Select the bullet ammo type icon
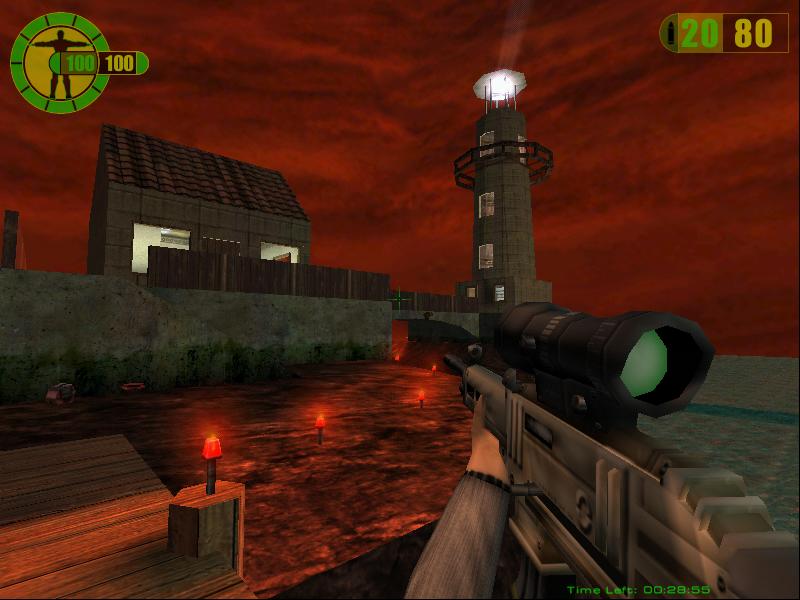Viewport: 800px width, 600px height. pos(669,34)
